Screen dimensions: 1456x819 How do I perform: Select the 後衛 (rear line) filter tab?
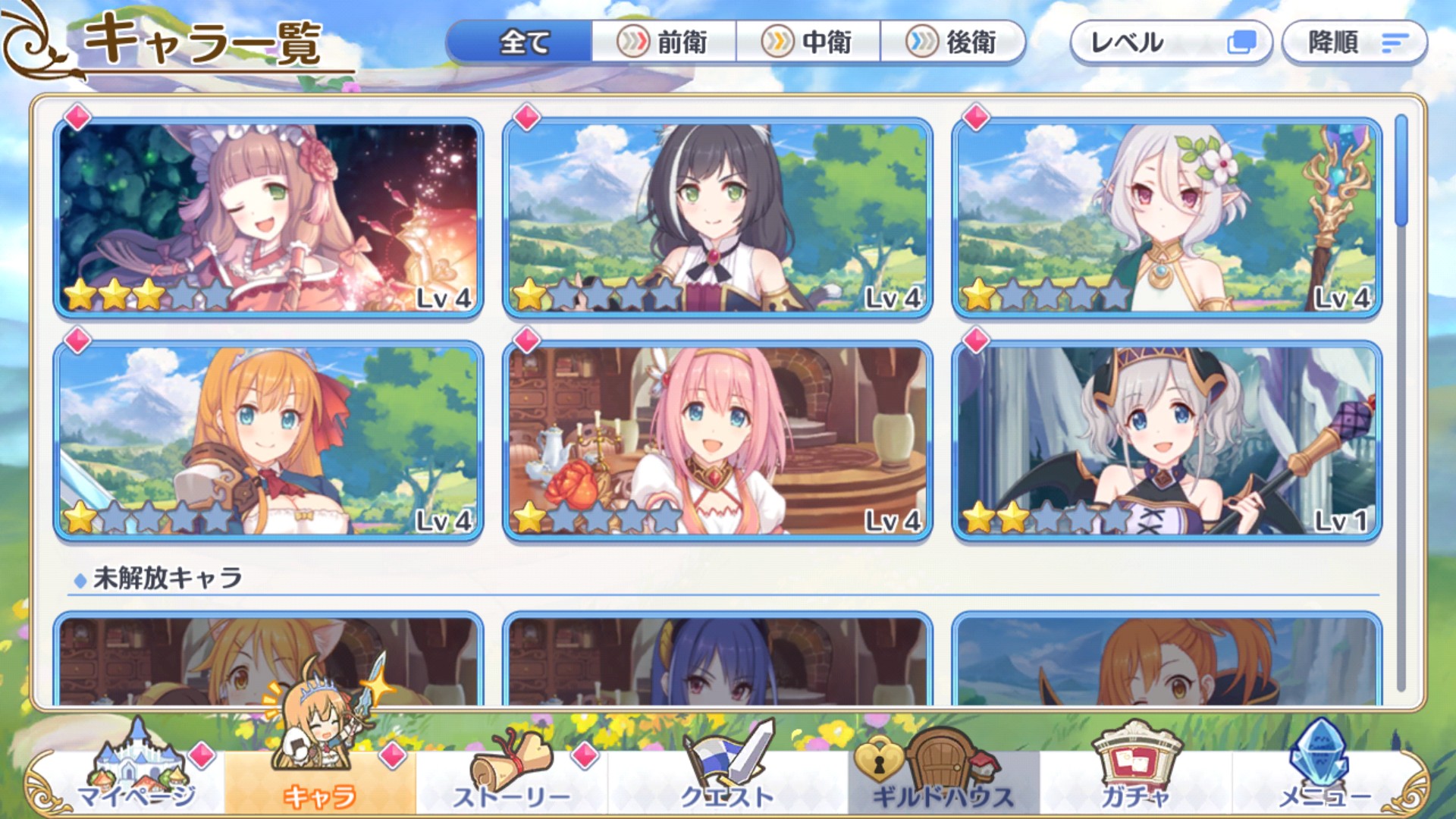coord(952,42)
